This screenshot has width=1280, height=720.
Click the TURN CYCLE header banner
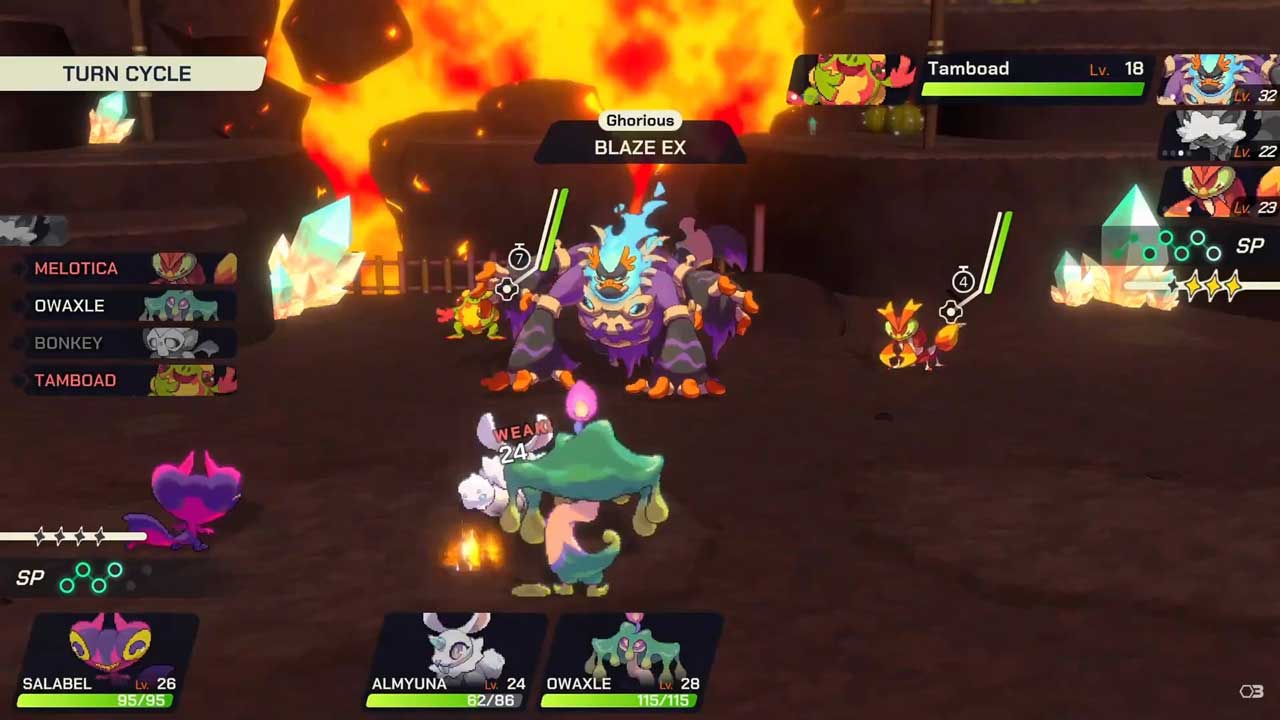130,74
